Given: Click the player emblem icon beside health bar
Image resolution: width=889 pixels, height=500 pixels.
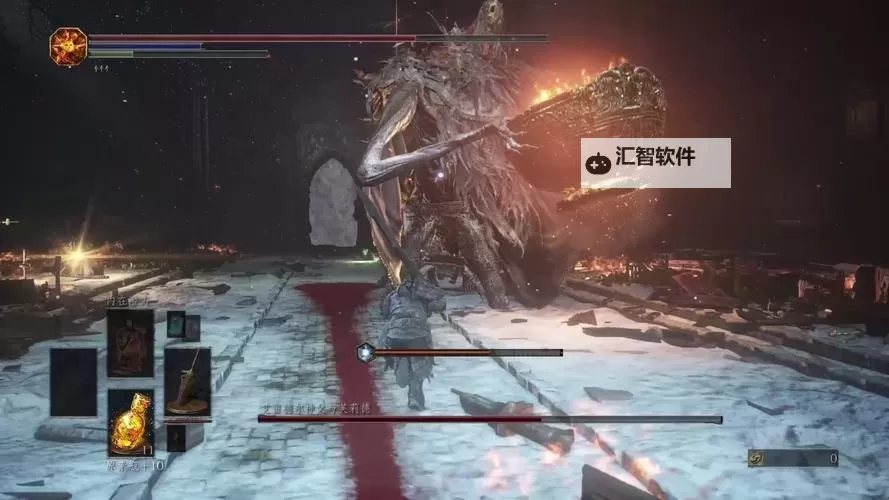Looking at the screenshot, I should [68, 46].
